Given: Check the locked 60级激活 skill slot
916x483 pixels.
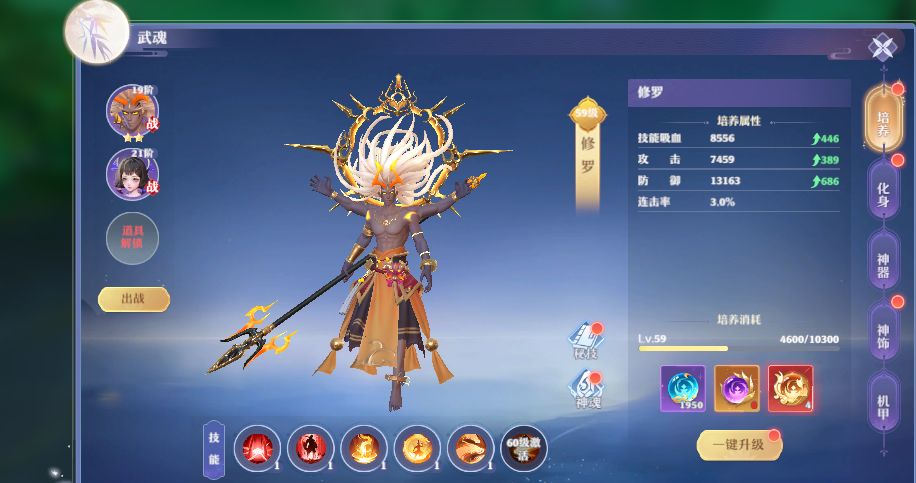Looking at the screenshot, I should tap(524, 448).
